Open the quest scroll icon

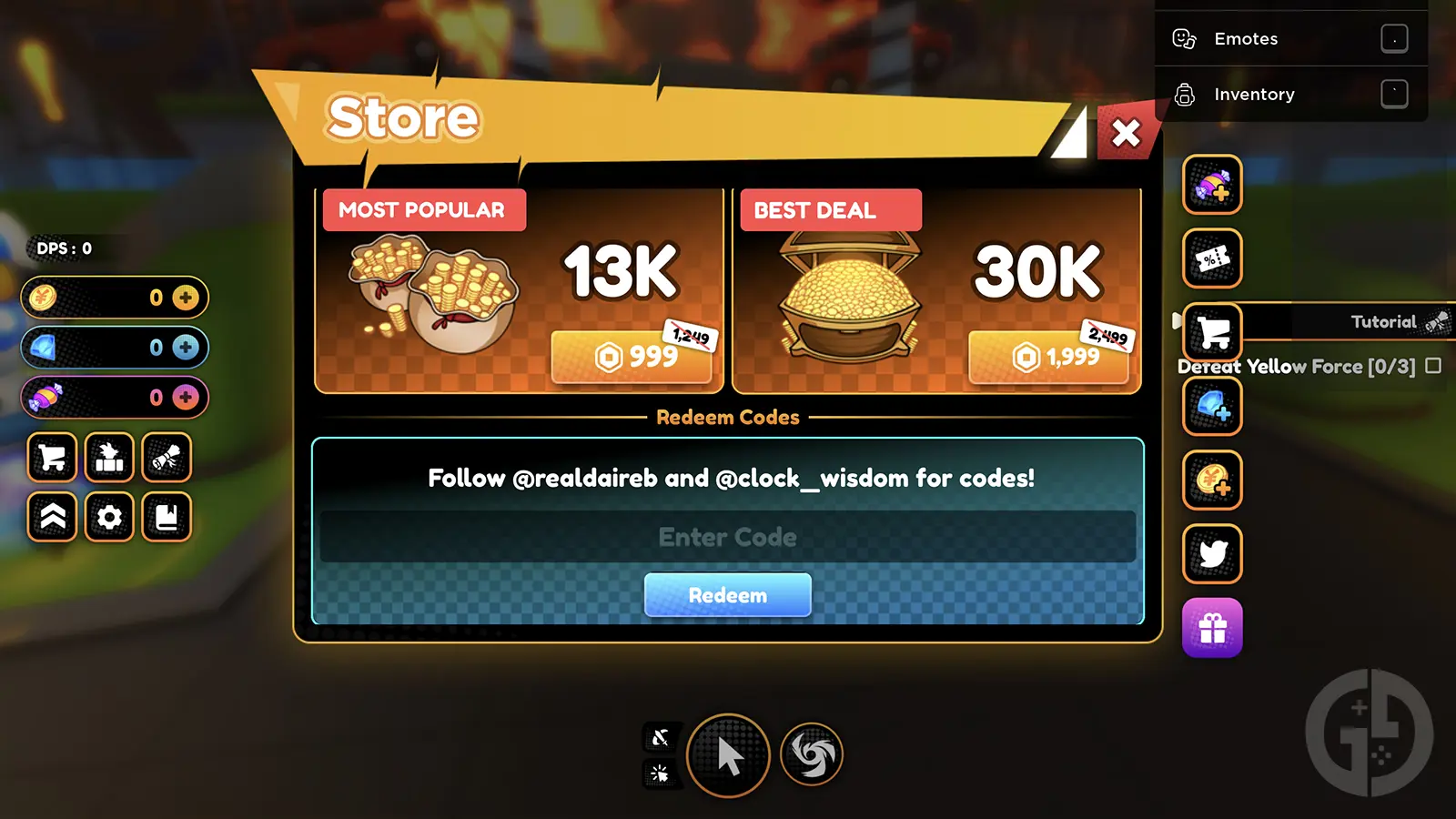[167, 458]
